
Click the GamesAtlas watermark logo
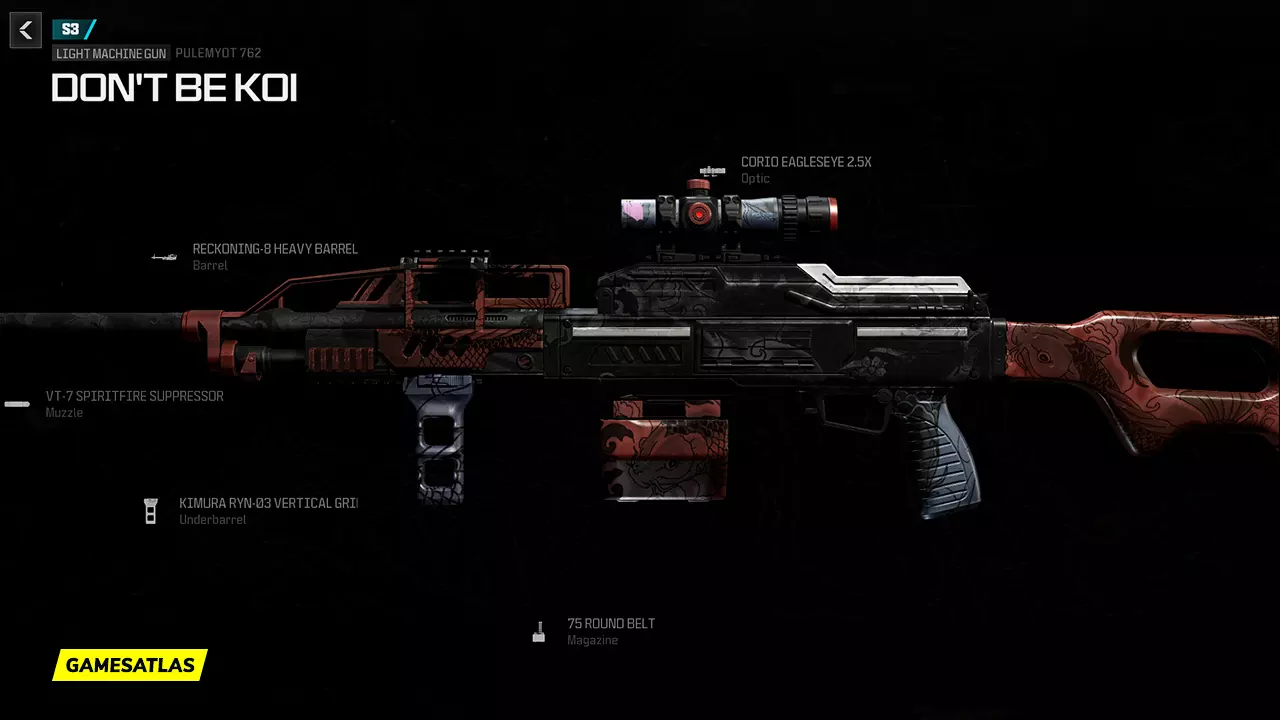(130, 665)
